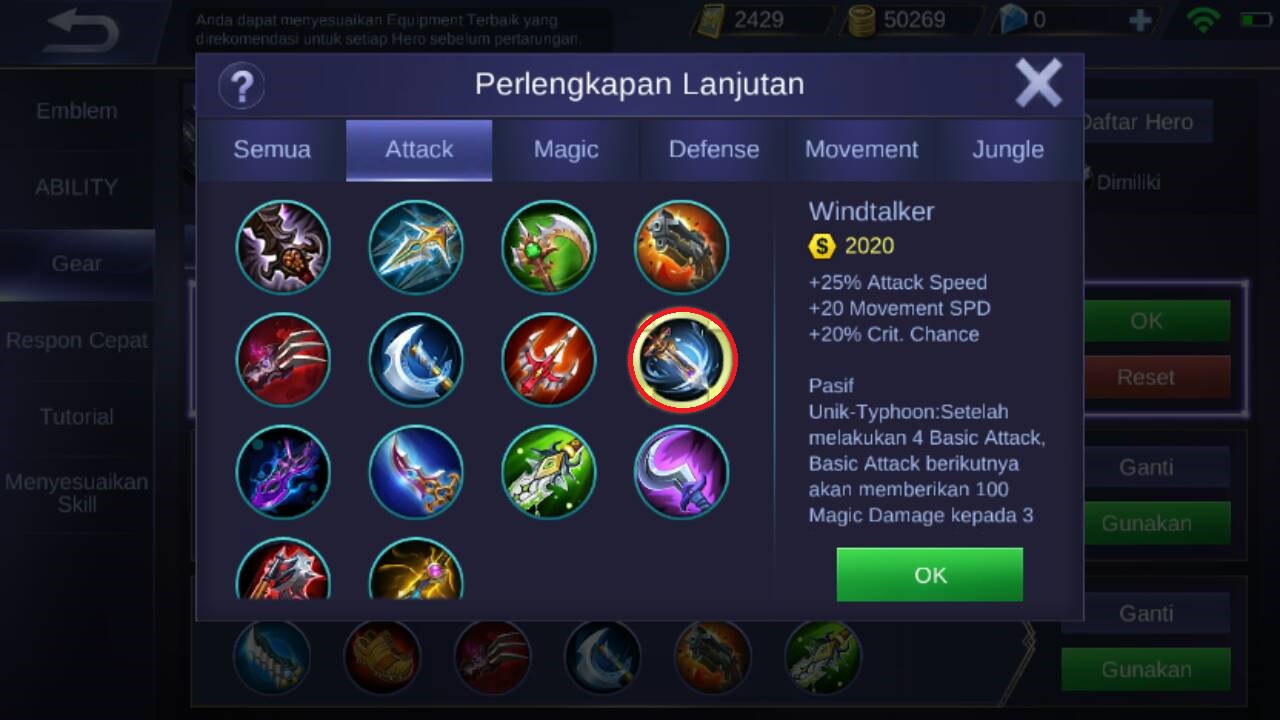Select the red trident spear item icon
The height and width of the screenshot is (720, 1280).
[x=549, y=359]
